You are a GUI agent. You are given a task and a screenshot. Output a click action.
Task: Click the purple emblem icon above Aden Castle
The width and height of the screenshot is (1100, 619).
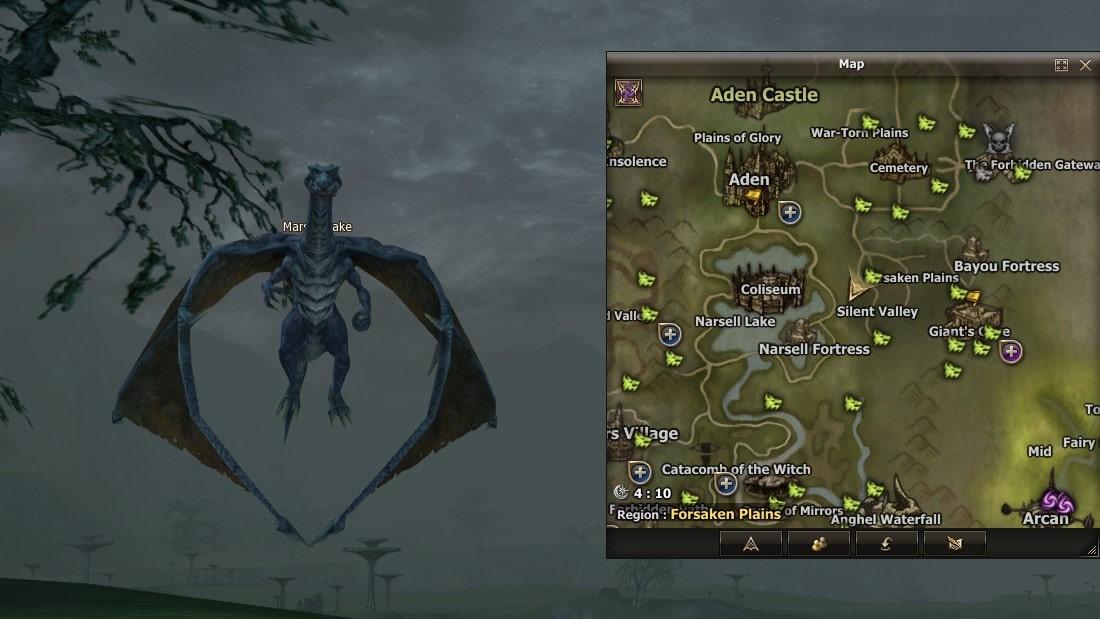click(628, 92)
